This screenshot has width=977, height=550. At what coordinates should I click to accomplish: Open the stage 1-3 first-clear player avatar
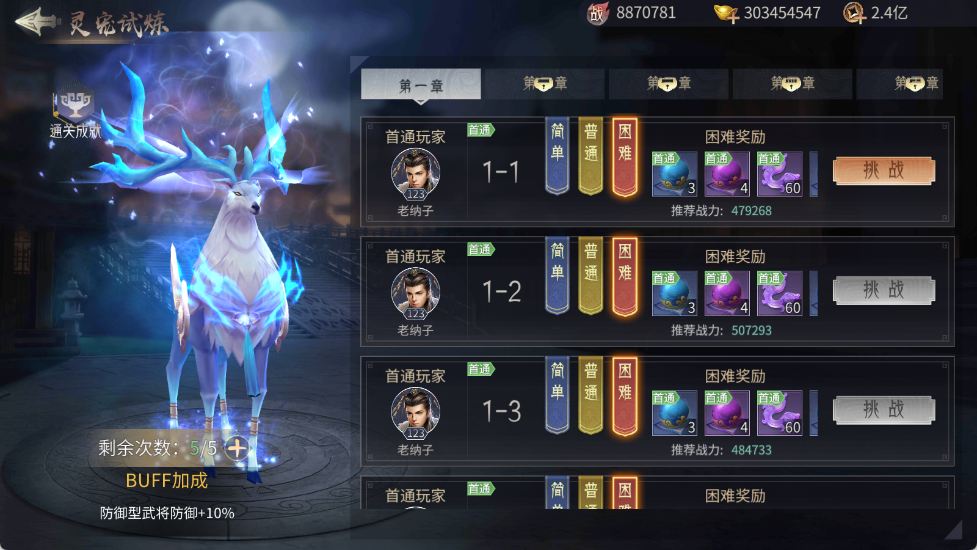(415, 412)
